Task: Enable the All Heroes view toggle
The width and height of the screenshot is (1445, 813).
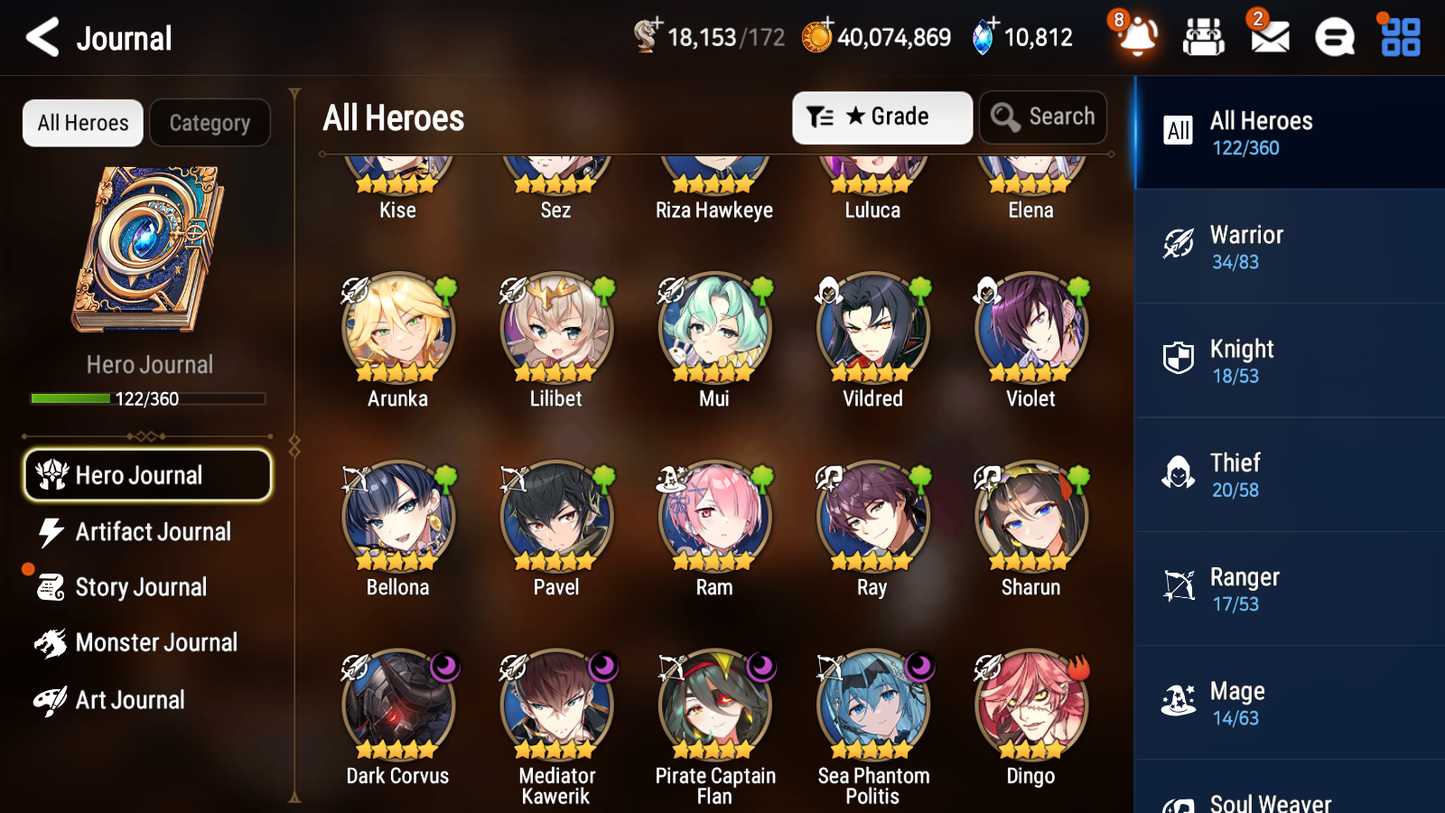Action: [x=82, y=122]
